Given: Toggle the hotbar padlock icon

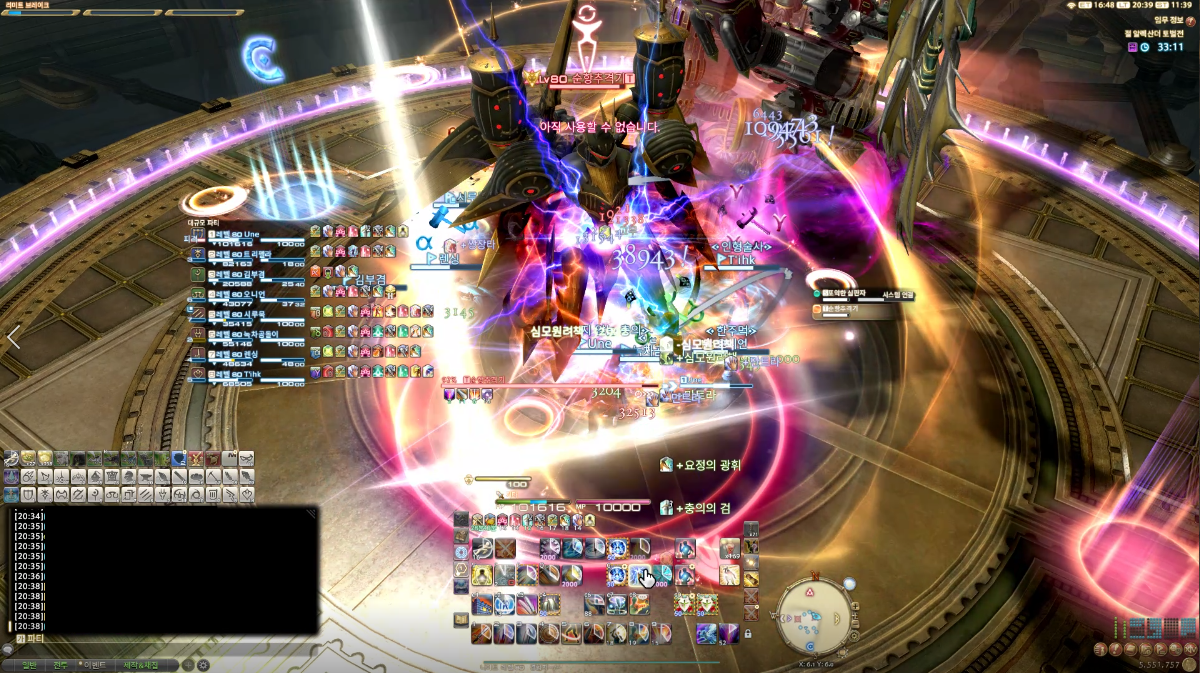Looking at the screenshot, I should tap(748, 634).
